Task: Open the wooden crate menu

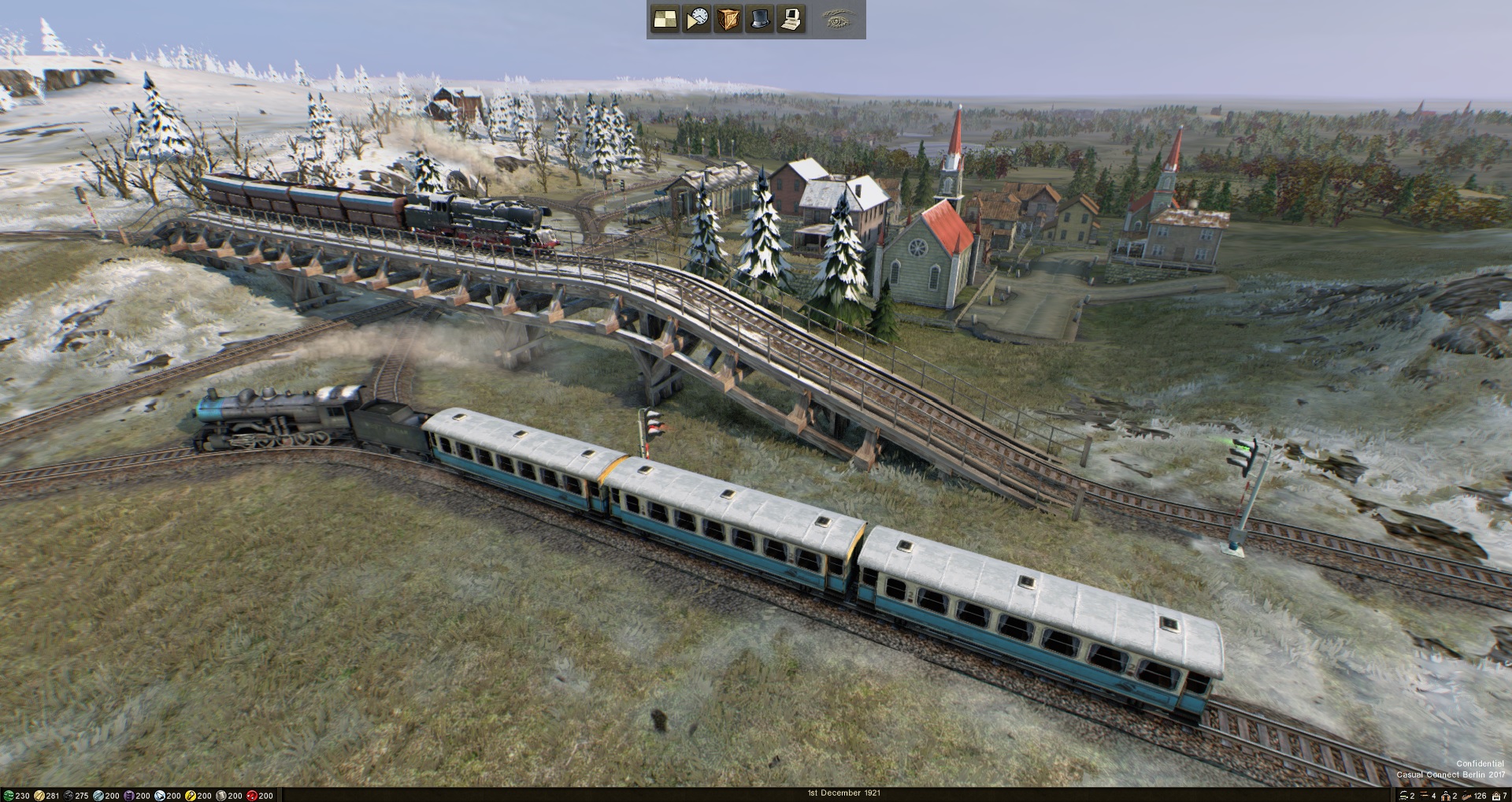Action: click(x=728, y=19)
